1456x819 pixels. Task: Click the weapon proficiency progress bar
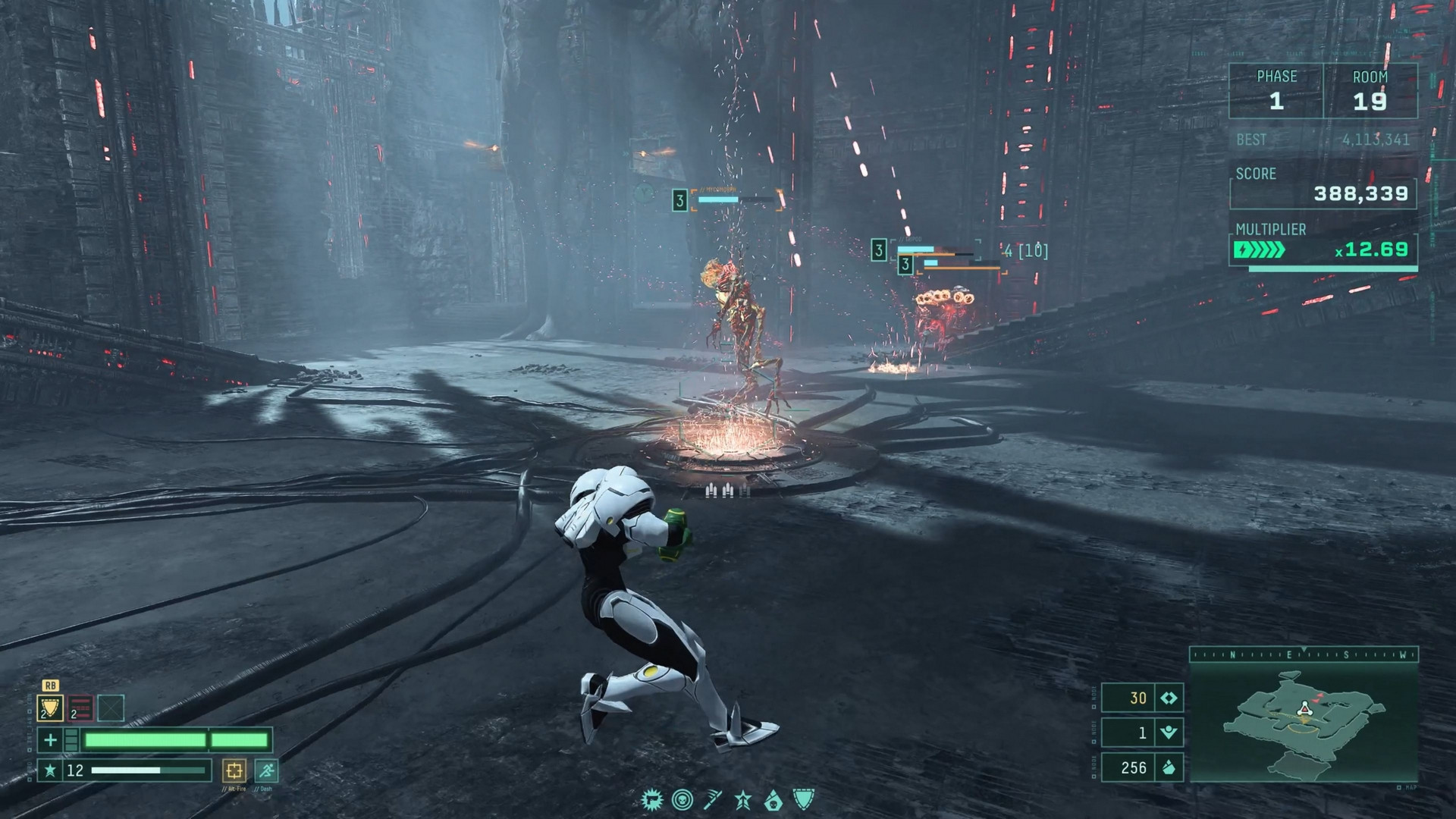[148, 770]
